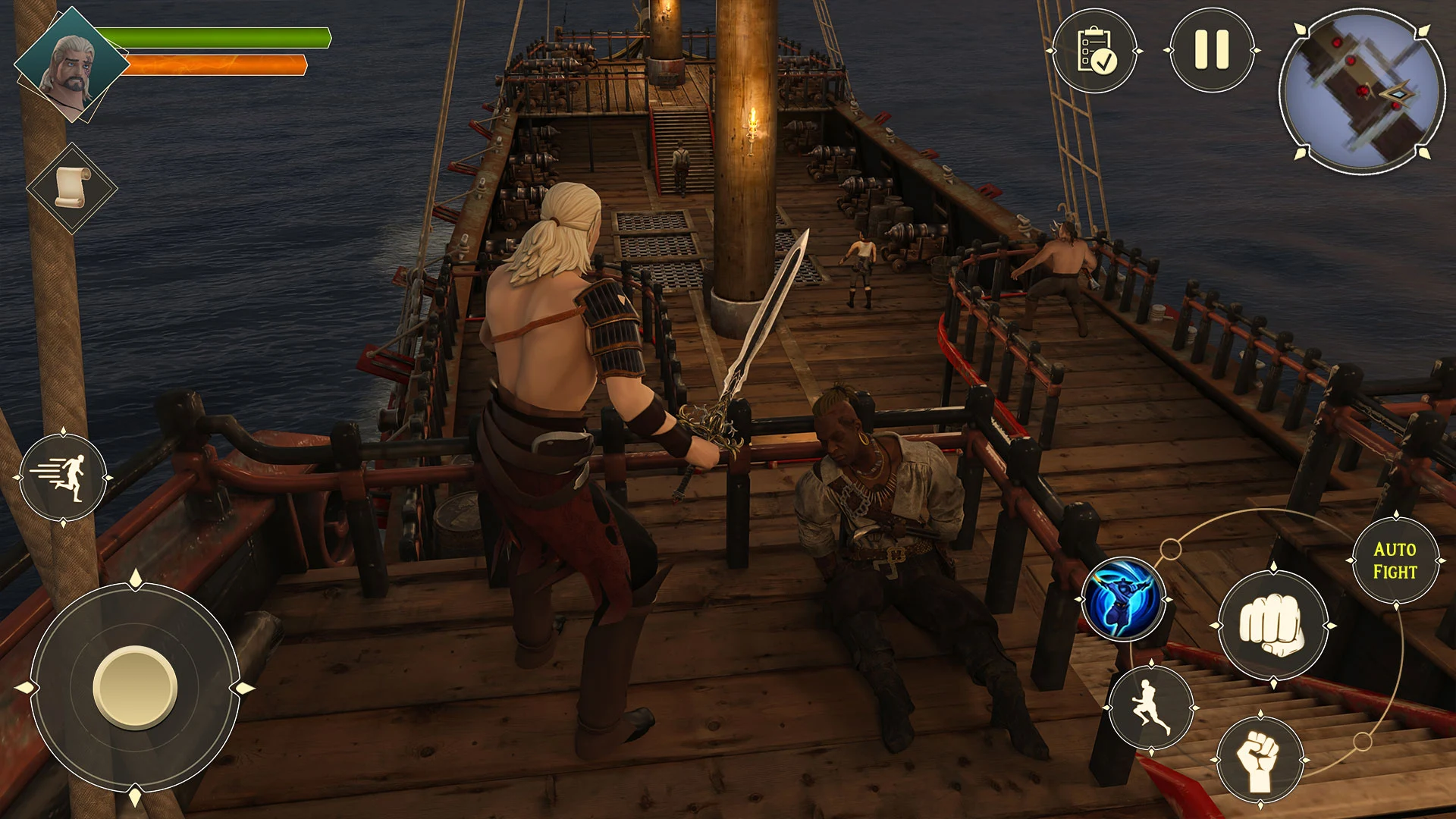This screenshot has width=1456, height=819.
Task: Trigger the running dodge action
Action: [1151, 708]
